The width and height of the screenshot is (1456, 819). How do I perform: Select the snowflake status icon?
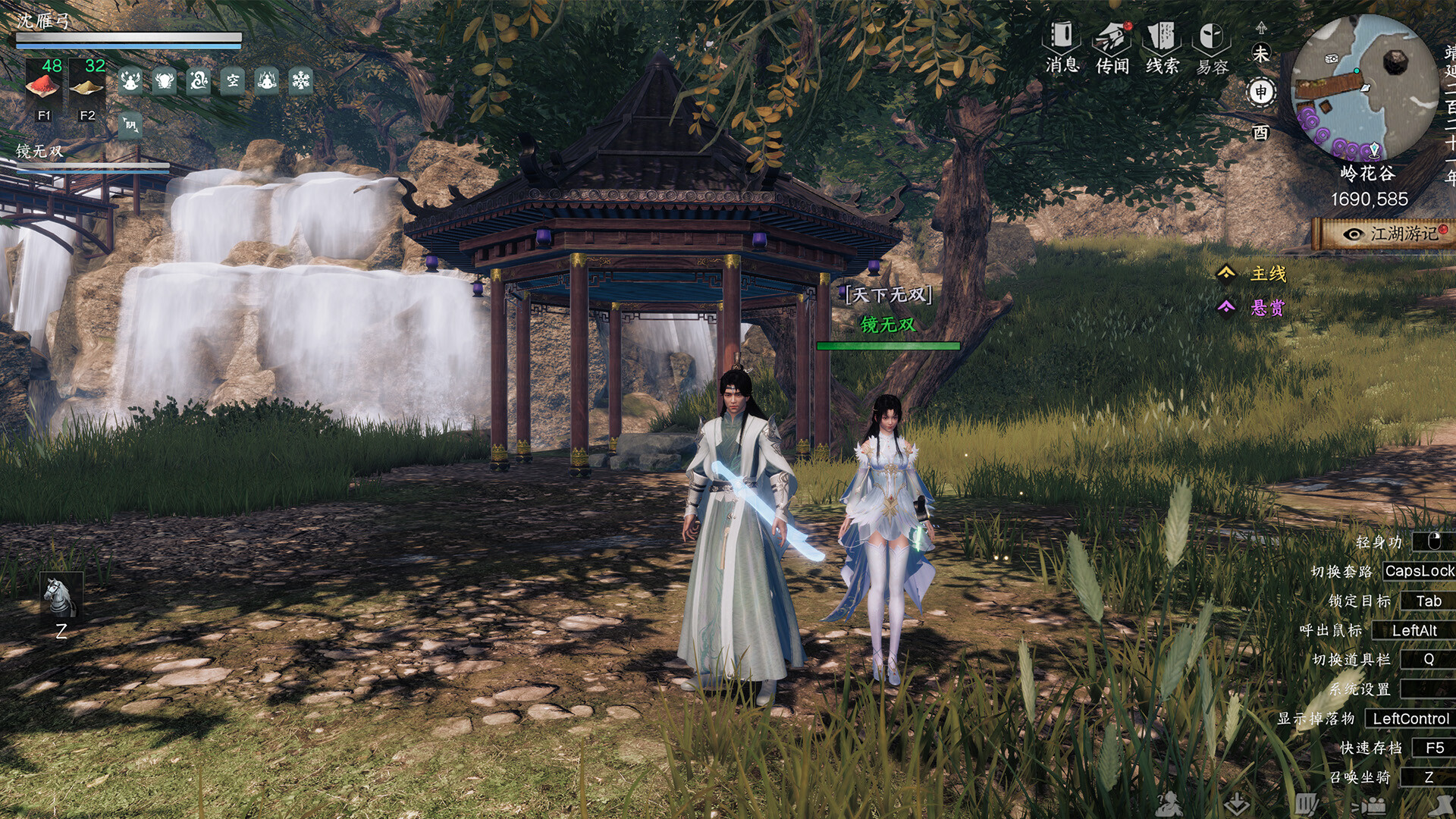[301, 80]
